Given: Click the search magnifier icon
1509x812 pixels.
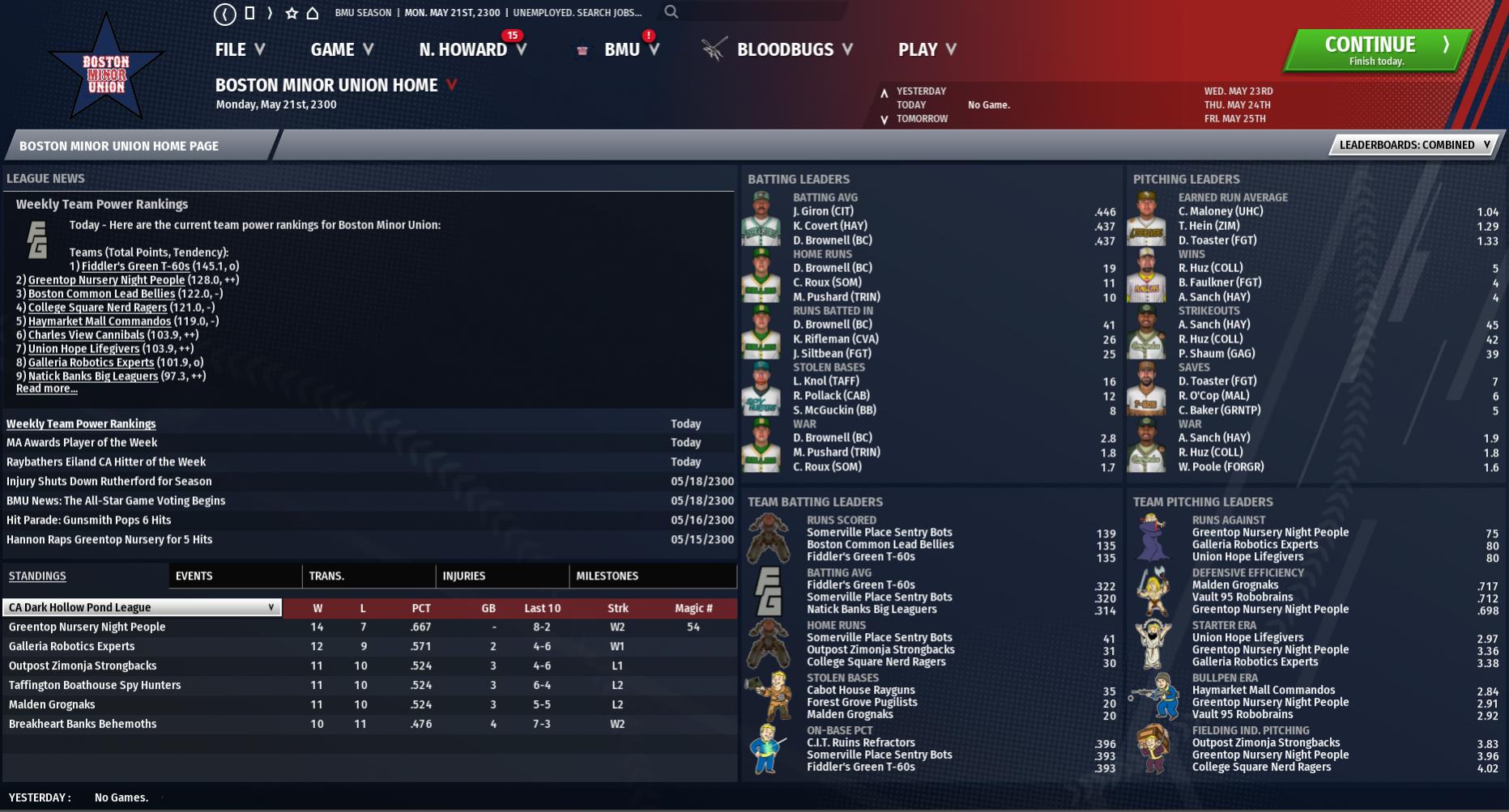Looking at the screenshot, I should [x=671, y=12].
